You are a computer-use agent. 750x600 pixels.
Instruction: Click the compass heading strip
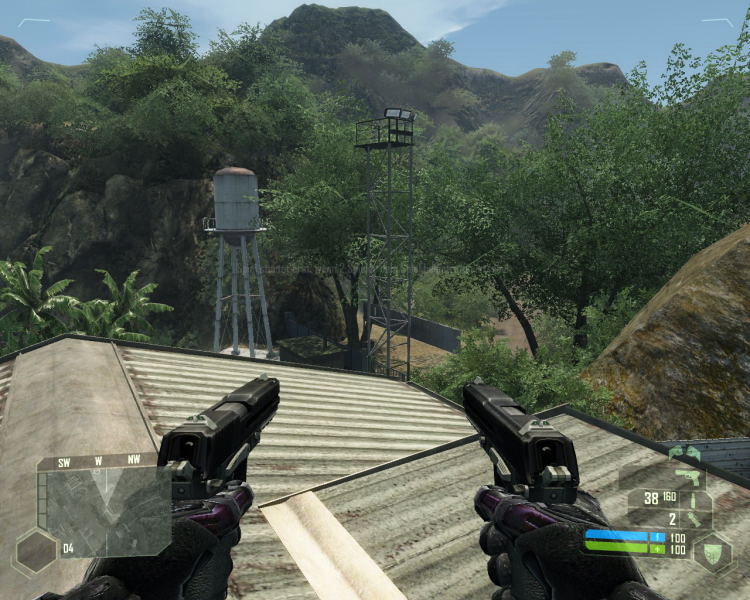click(x=98, y=462)
